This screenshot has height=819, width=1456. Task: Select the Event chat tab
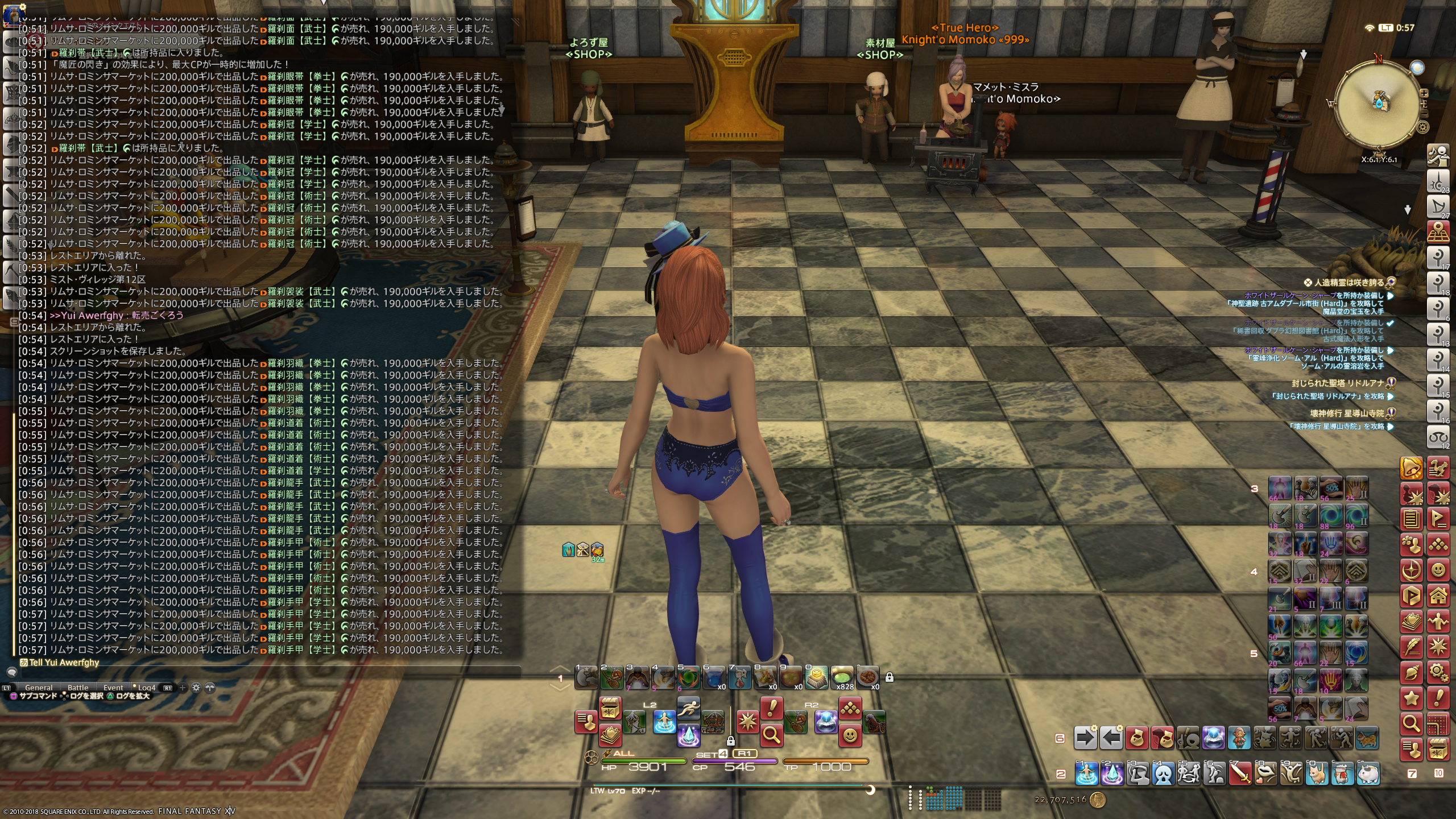pos(113,688)
